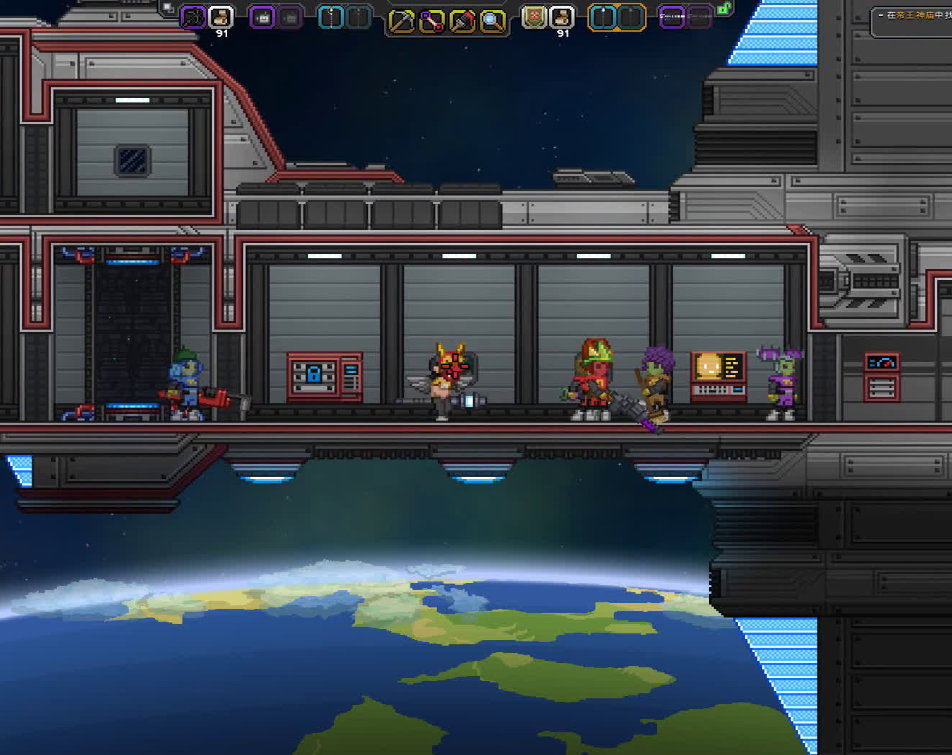Choose the paint tool
This screenshot has height=755, width=952.
462,20
